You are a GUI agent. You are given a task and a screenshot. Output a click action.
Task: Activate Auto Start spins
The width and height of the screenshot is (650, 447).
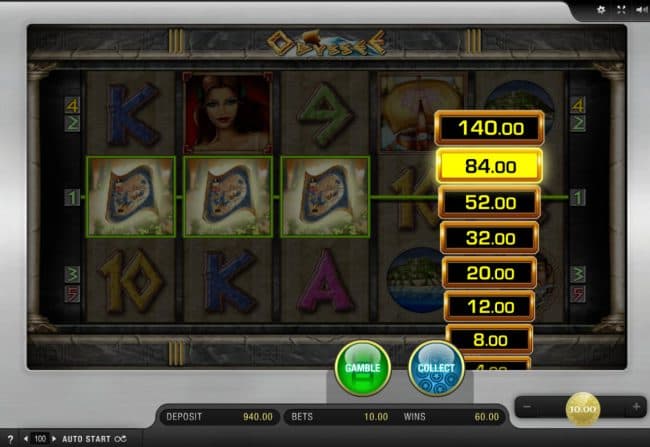tap(85, 438)
